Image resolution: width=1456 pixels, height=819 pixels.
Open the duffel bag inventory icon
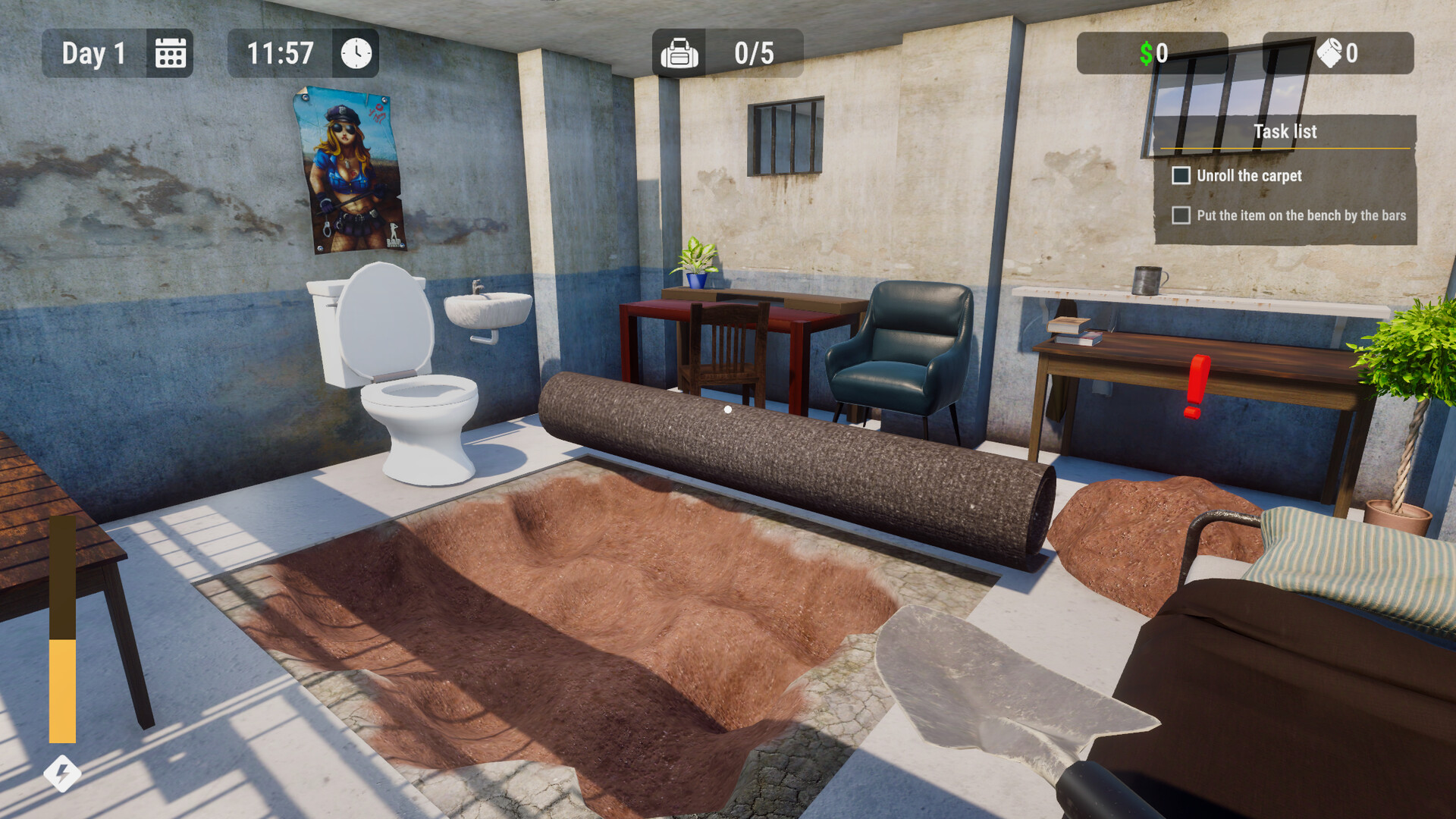(679, 52)
